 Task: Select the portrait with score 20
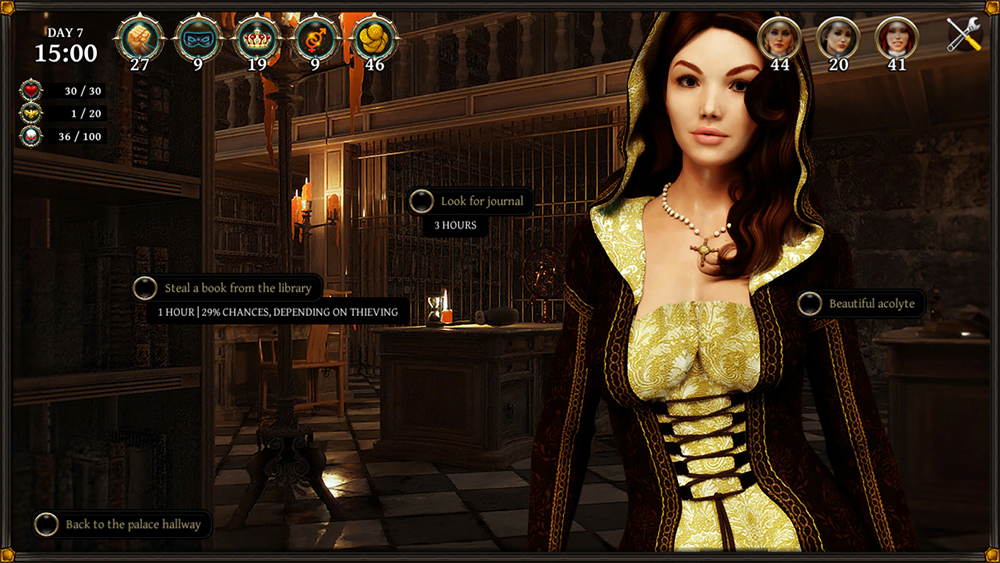click(838, 38)
